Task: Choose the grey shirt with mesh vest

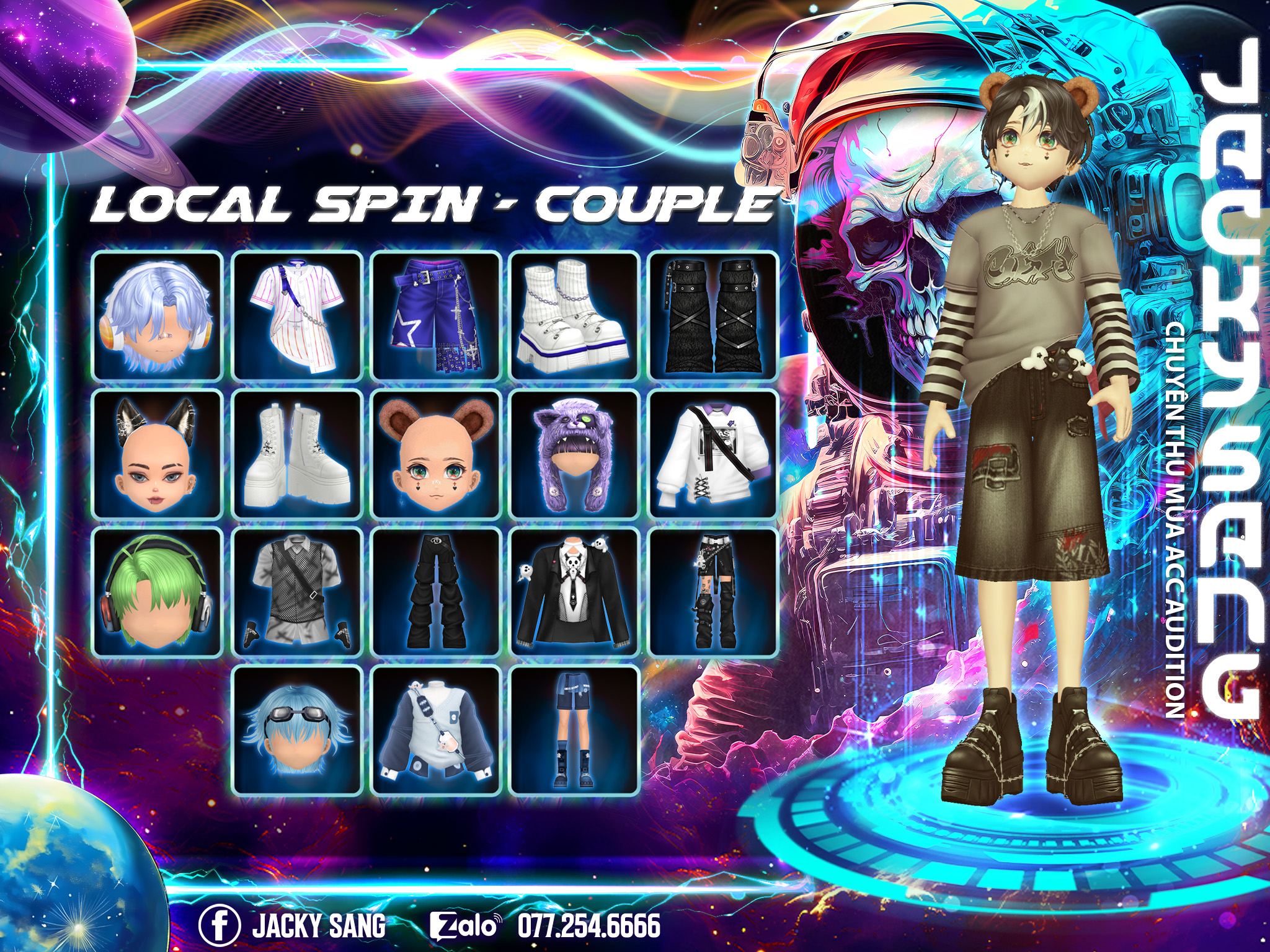Action: 297,592
